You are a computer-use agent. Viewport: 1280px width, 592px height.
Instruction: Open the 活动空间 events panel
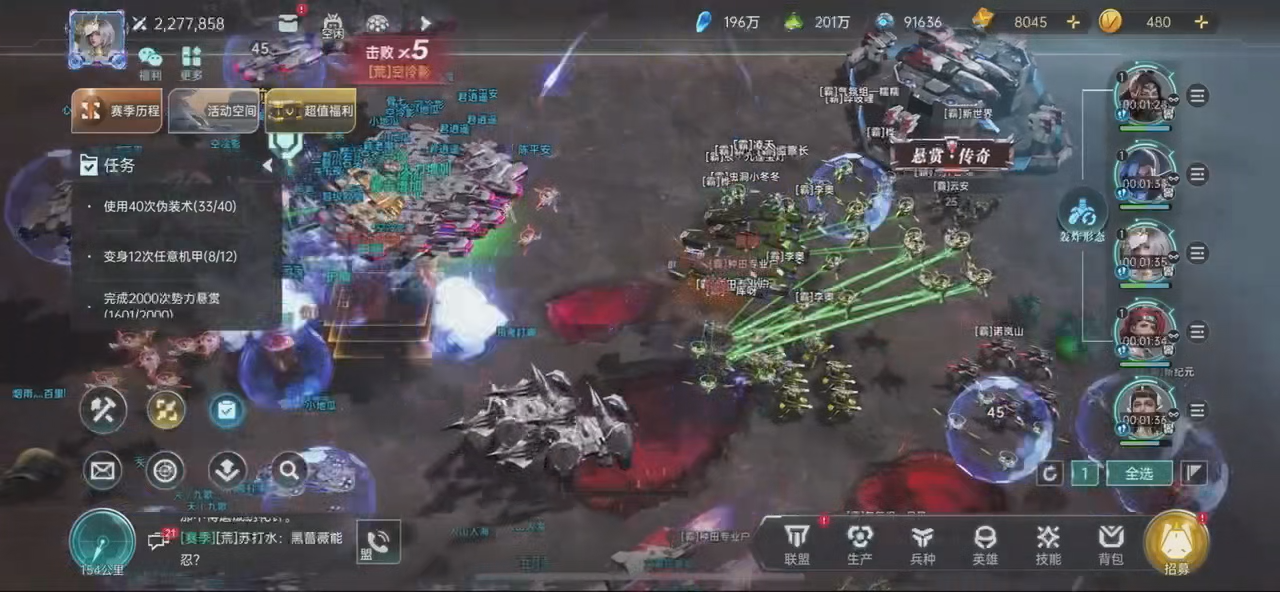pyautogui.click(x=213, y=111)
